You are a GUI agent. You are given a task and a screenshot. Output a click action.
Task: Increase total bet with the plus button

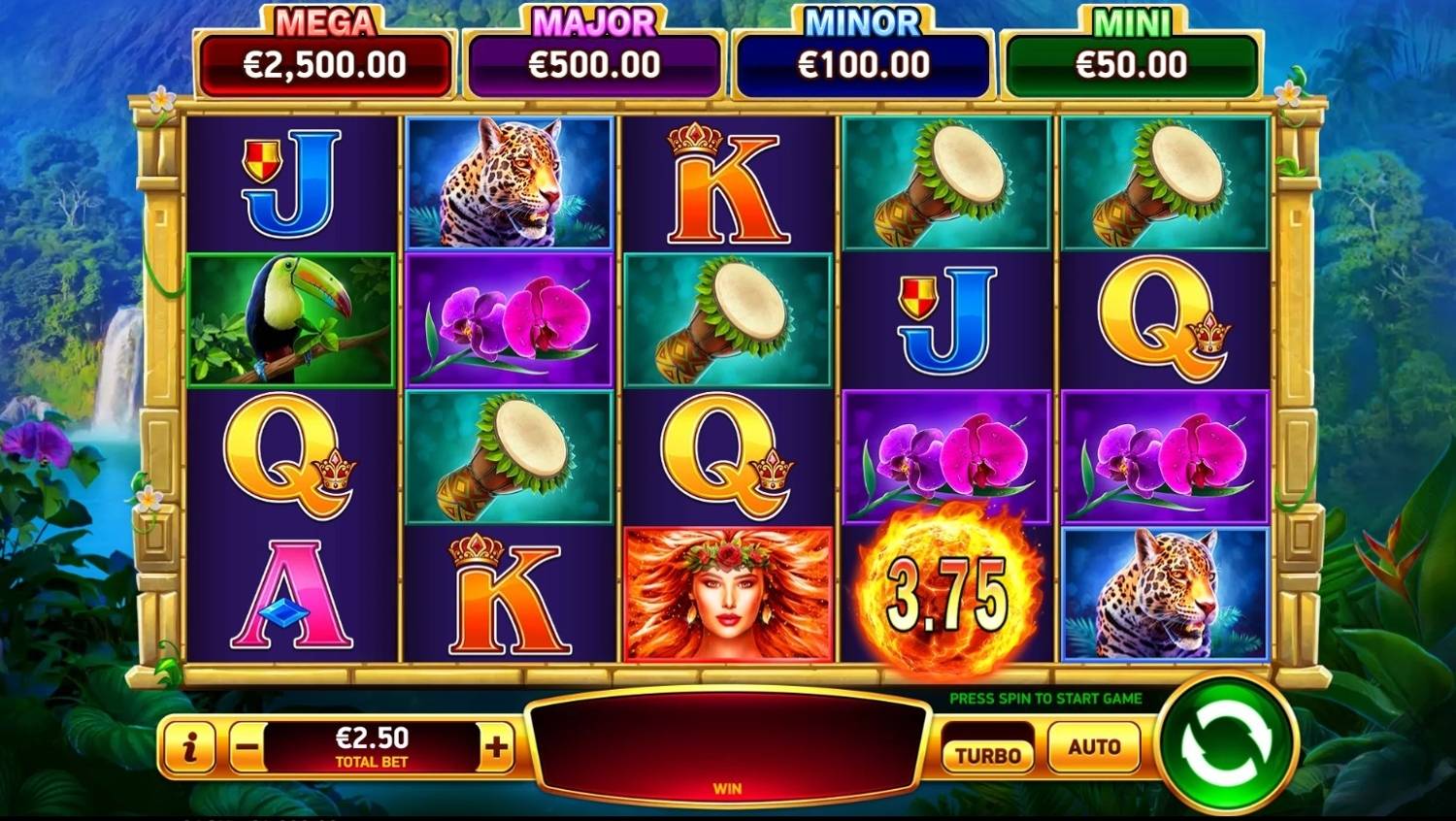pos(496,747)
